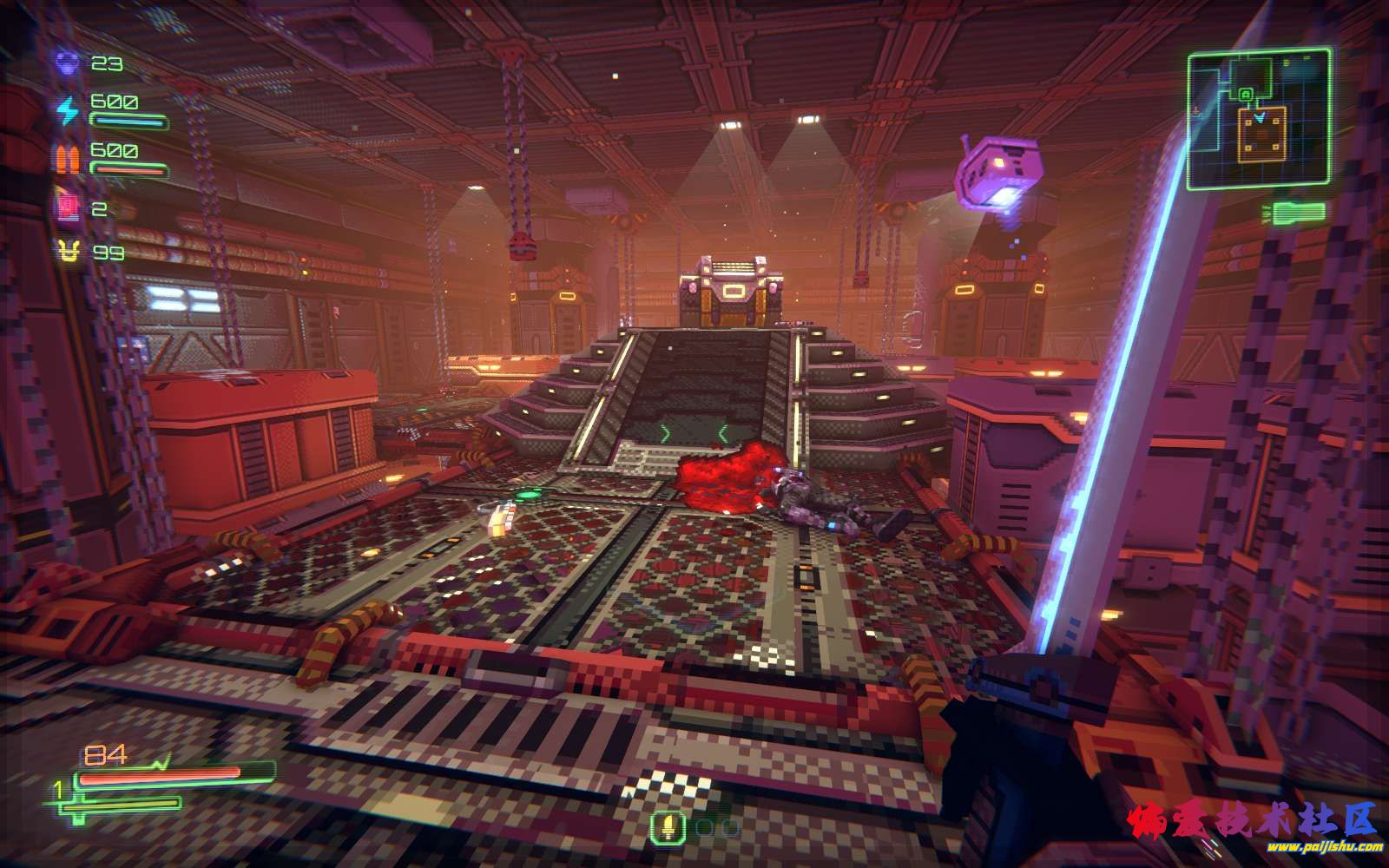Select the yellow horned symbol icon
Viewport: 1389px width, 868px height.
[x=68, y=253]
